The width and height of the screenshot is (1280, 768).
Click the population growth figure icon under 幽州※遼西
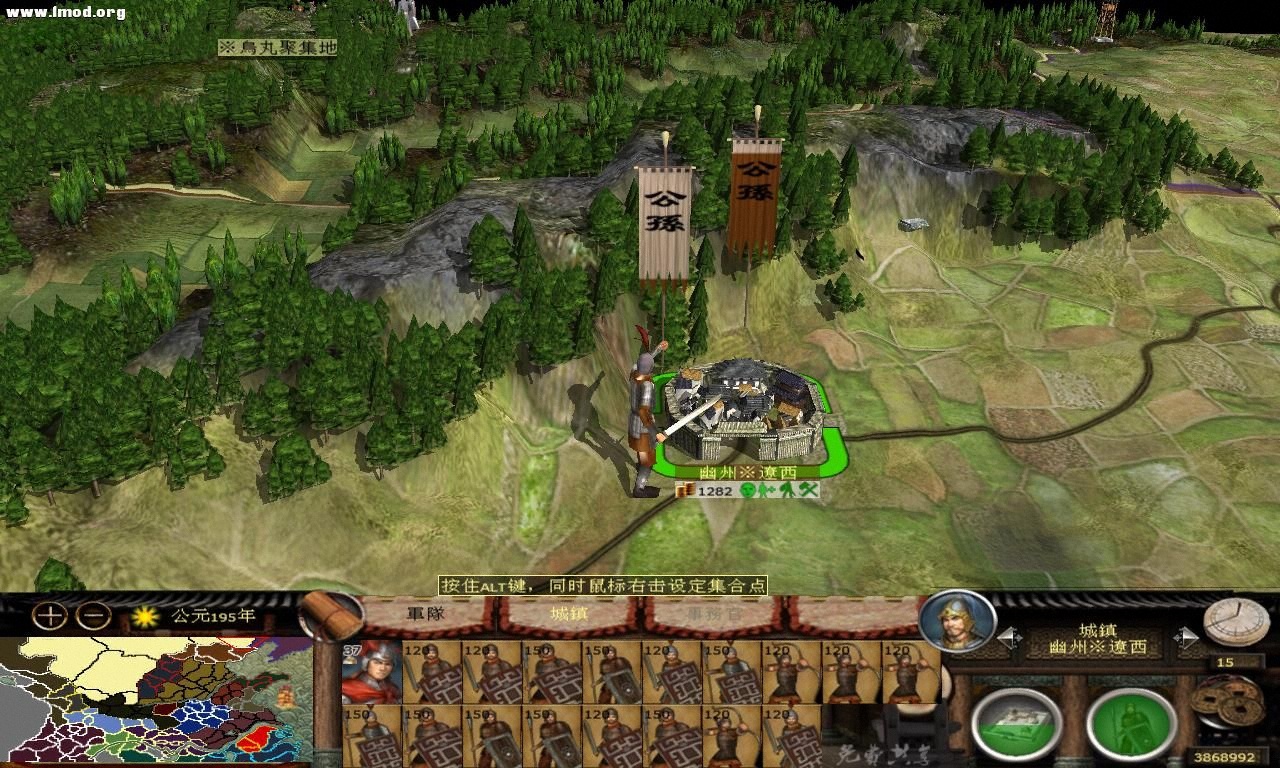tap(767, 490)
